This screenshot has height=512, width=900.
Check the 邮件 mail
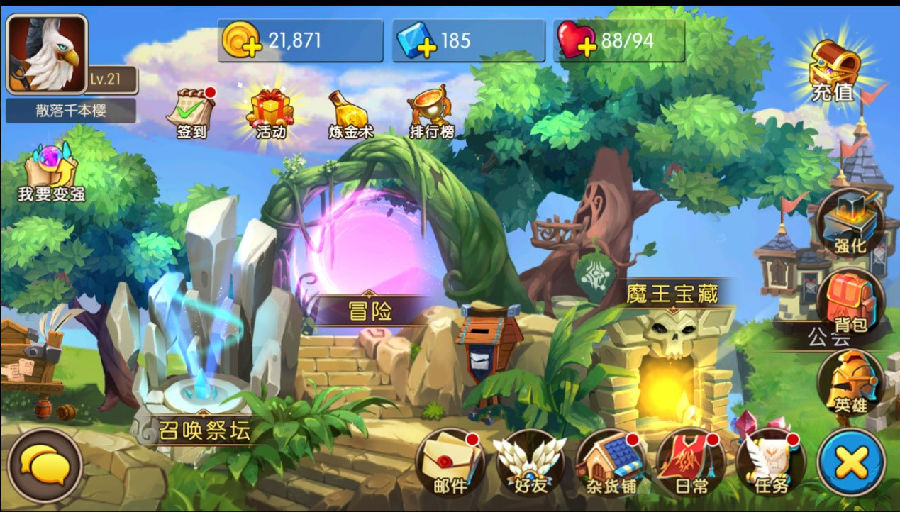pos(450,463)
